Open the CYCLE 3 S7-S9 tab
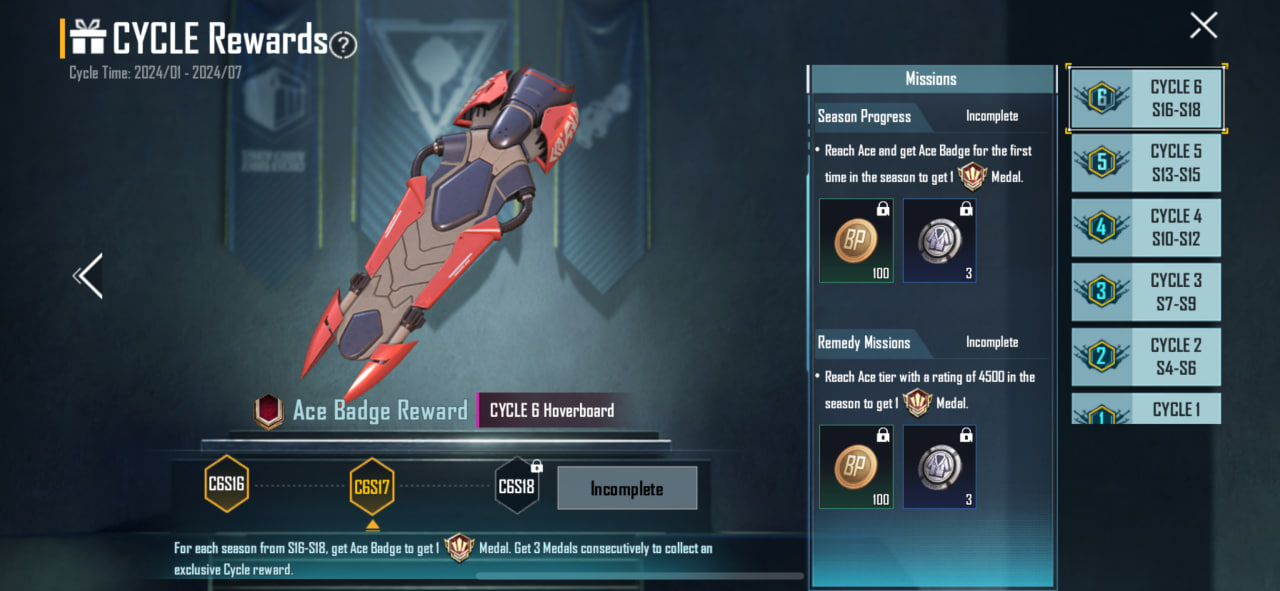This screenshot has height=591, width=1280. (x=1146, y=292)
